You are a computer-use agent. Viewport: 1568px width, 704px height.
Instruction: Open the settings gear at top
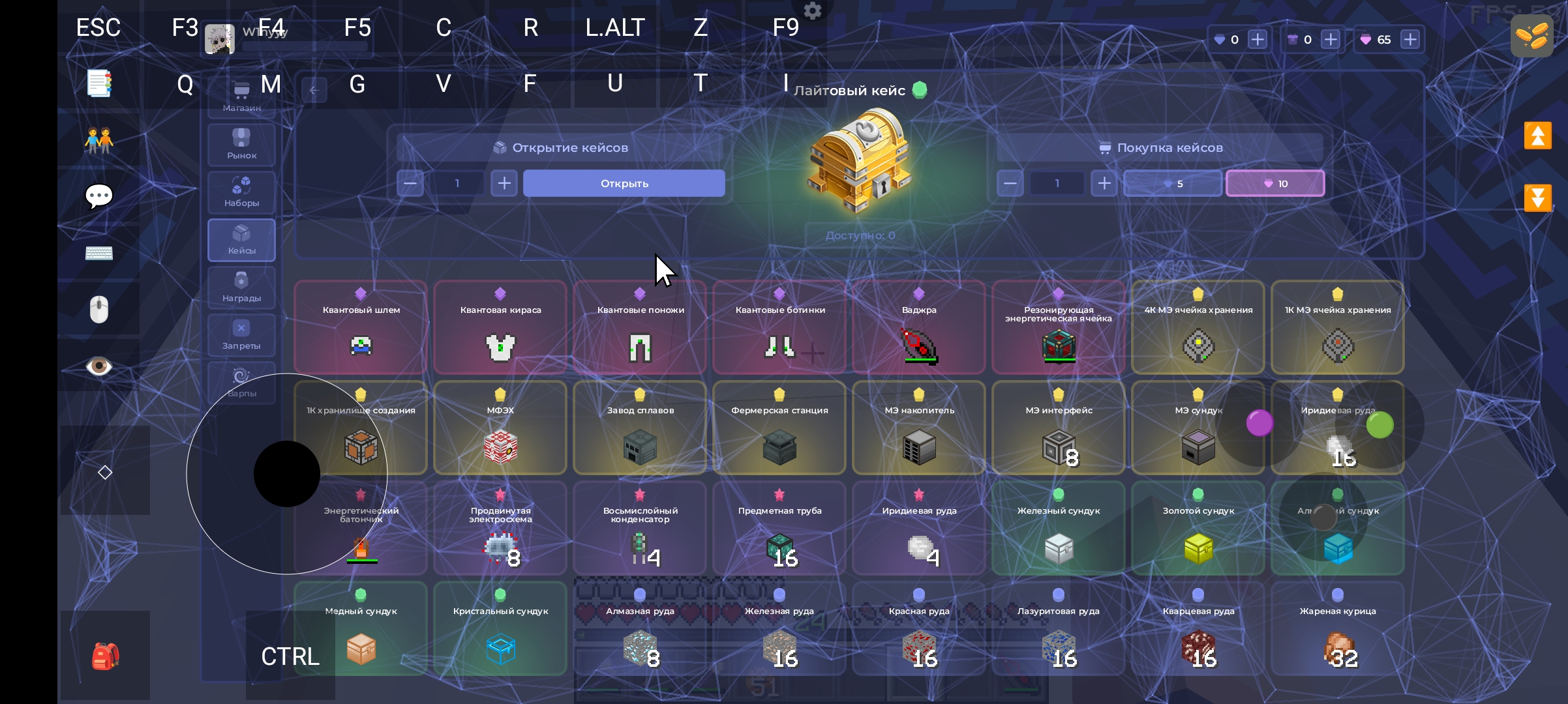click(813, 11)
